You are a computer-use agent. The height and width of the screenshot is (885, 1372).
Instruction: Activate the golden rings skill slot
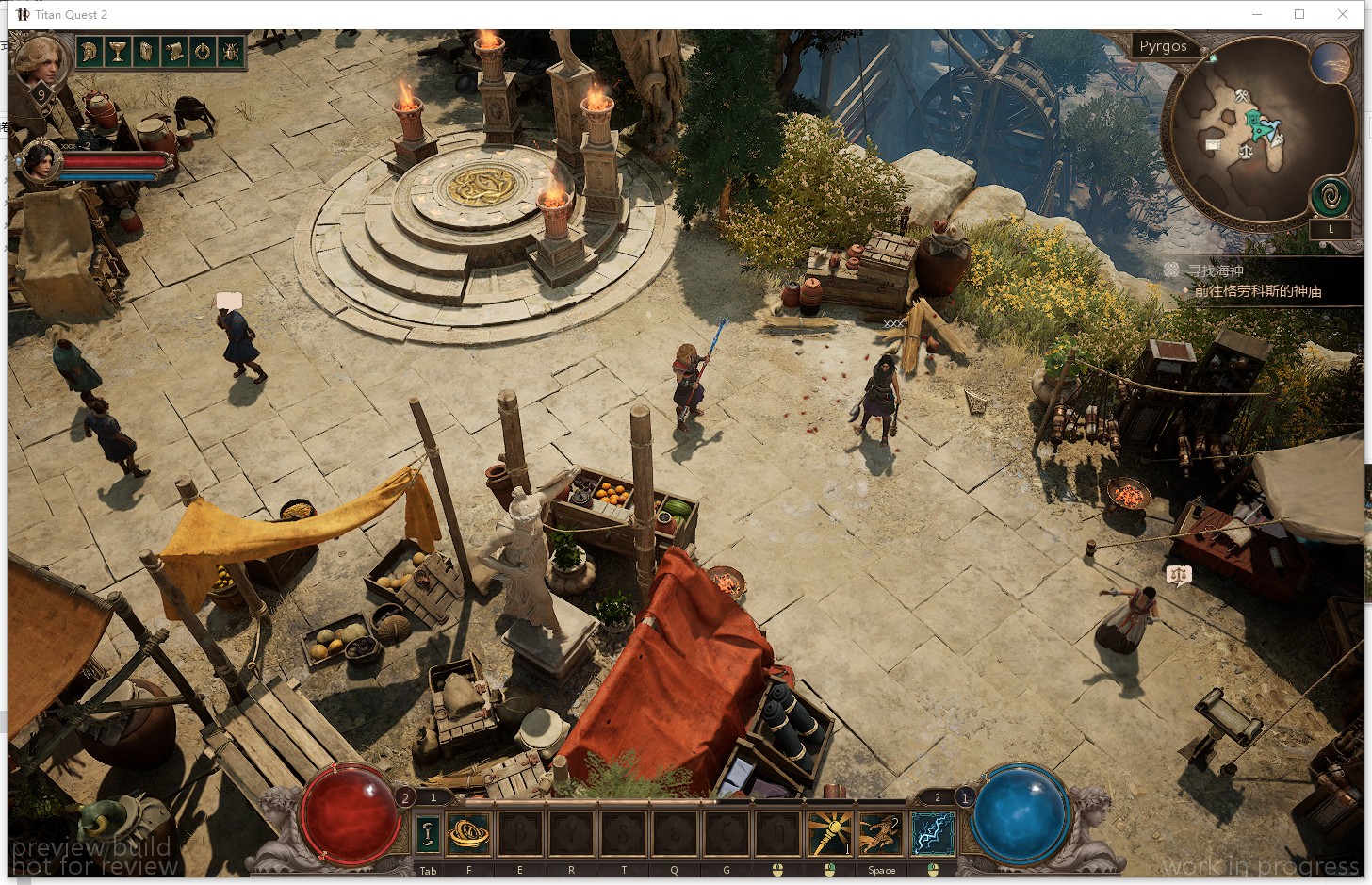468,833
